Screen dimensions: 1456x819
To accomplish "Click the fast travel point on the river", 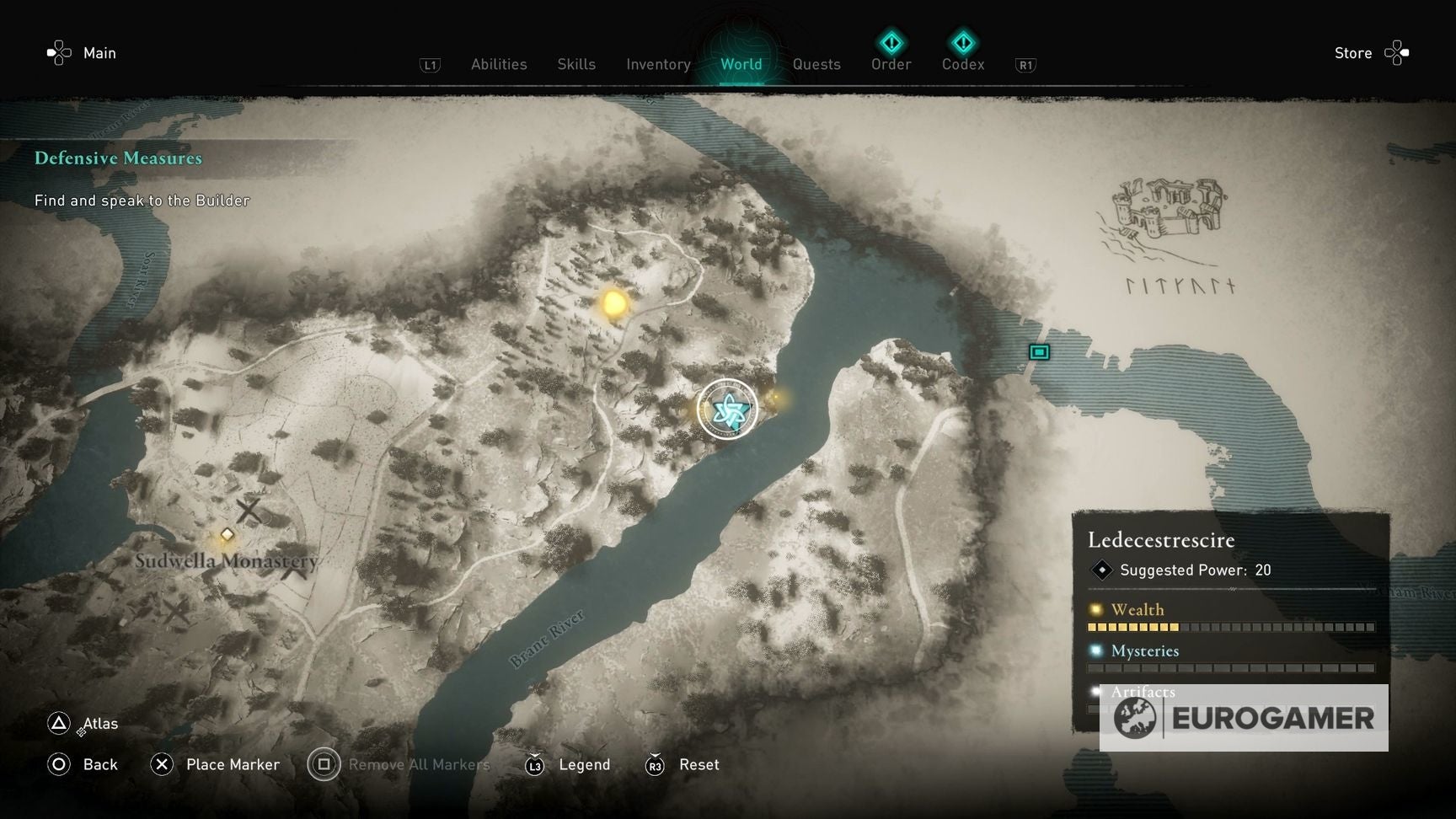I will 1038,352.
